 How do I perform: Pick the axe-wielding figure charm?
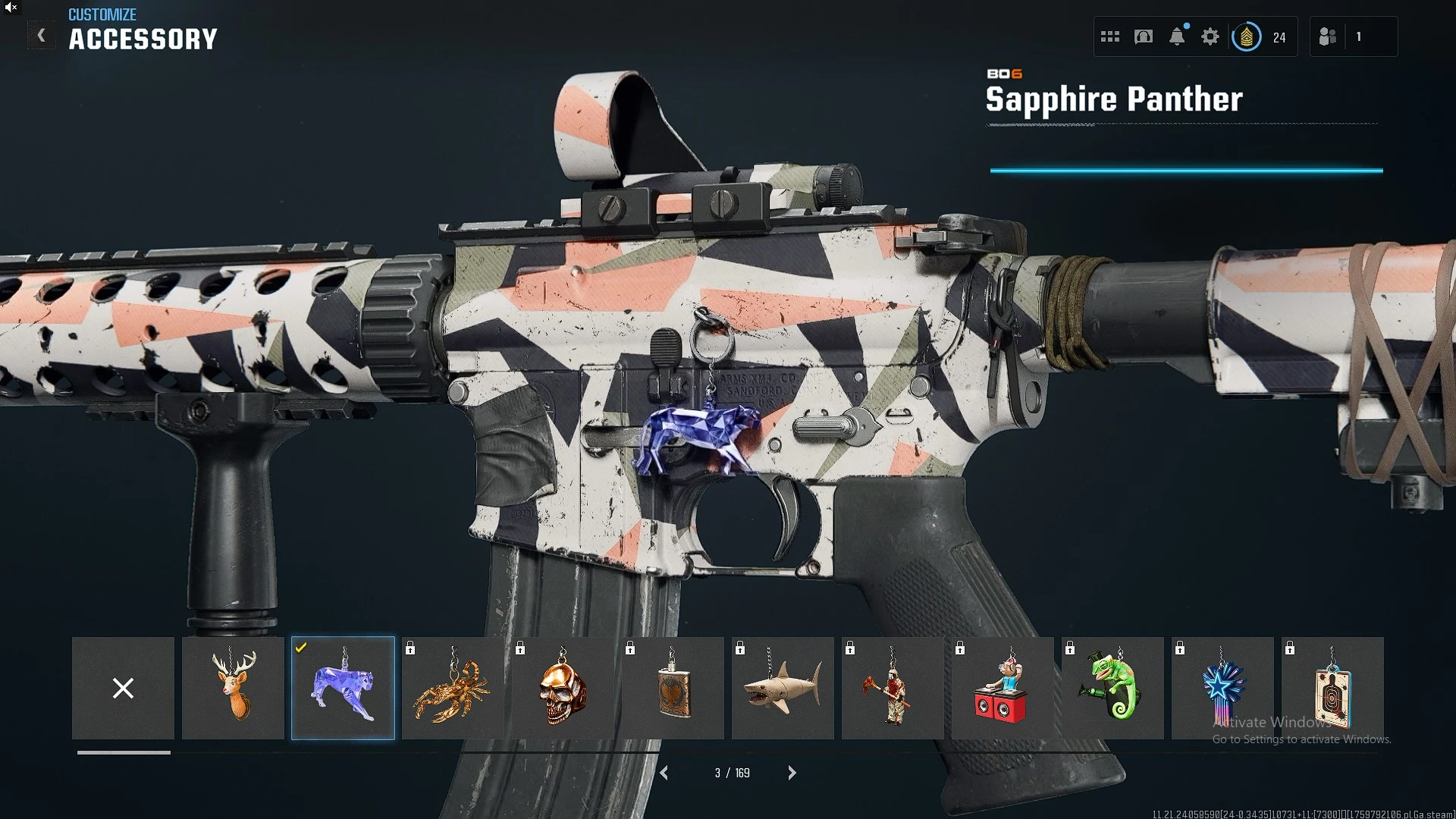pos(893,688)
